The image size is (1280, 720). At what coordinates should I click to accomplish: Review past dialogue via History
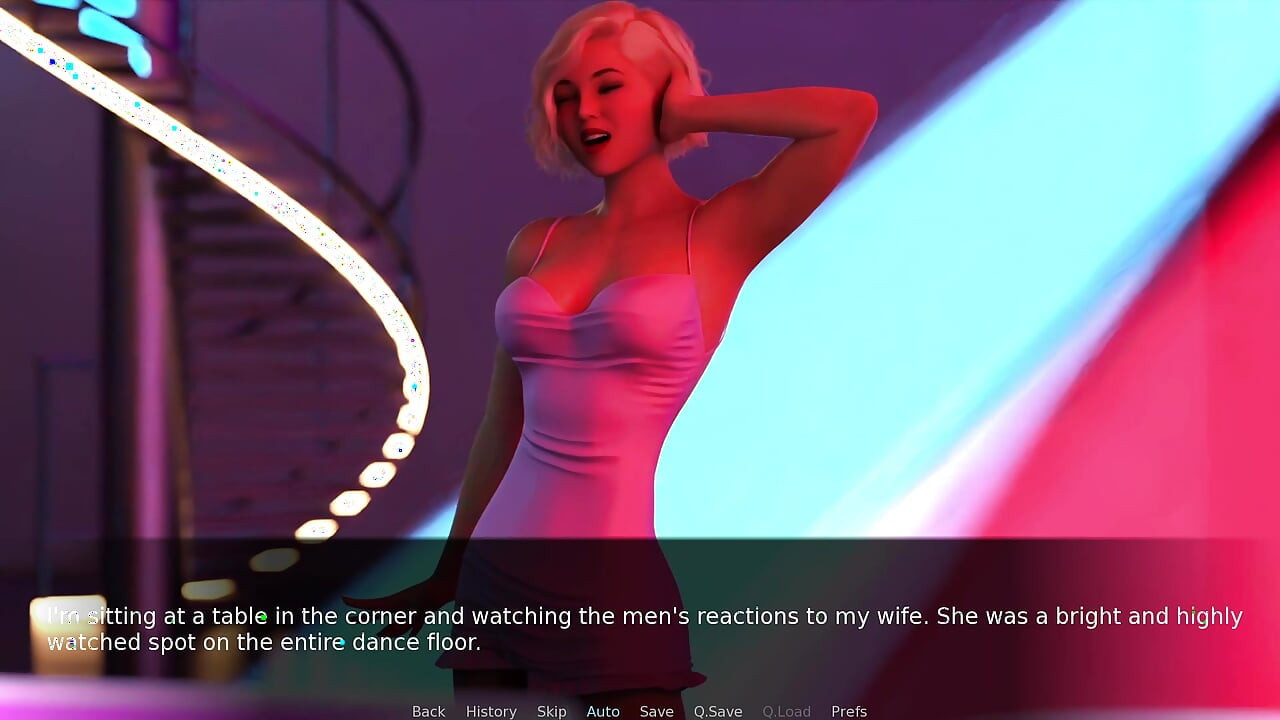tap(491, 711)
